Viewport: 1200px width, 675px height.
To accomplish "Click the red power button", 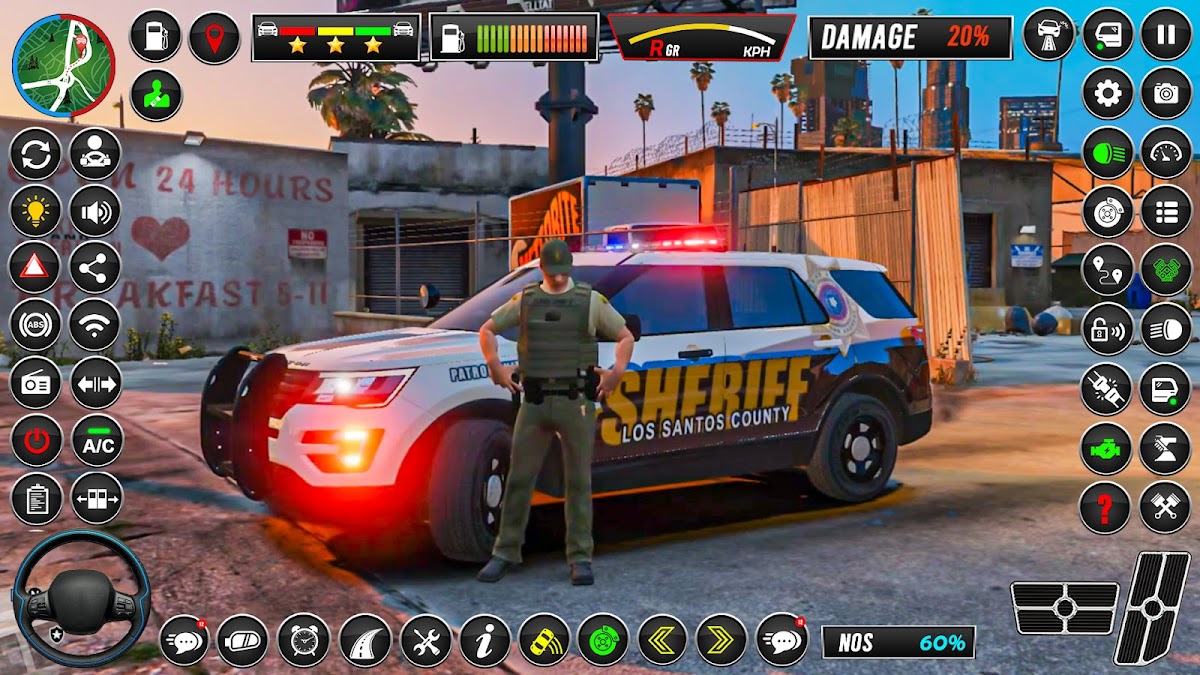I will click(36, 441).
